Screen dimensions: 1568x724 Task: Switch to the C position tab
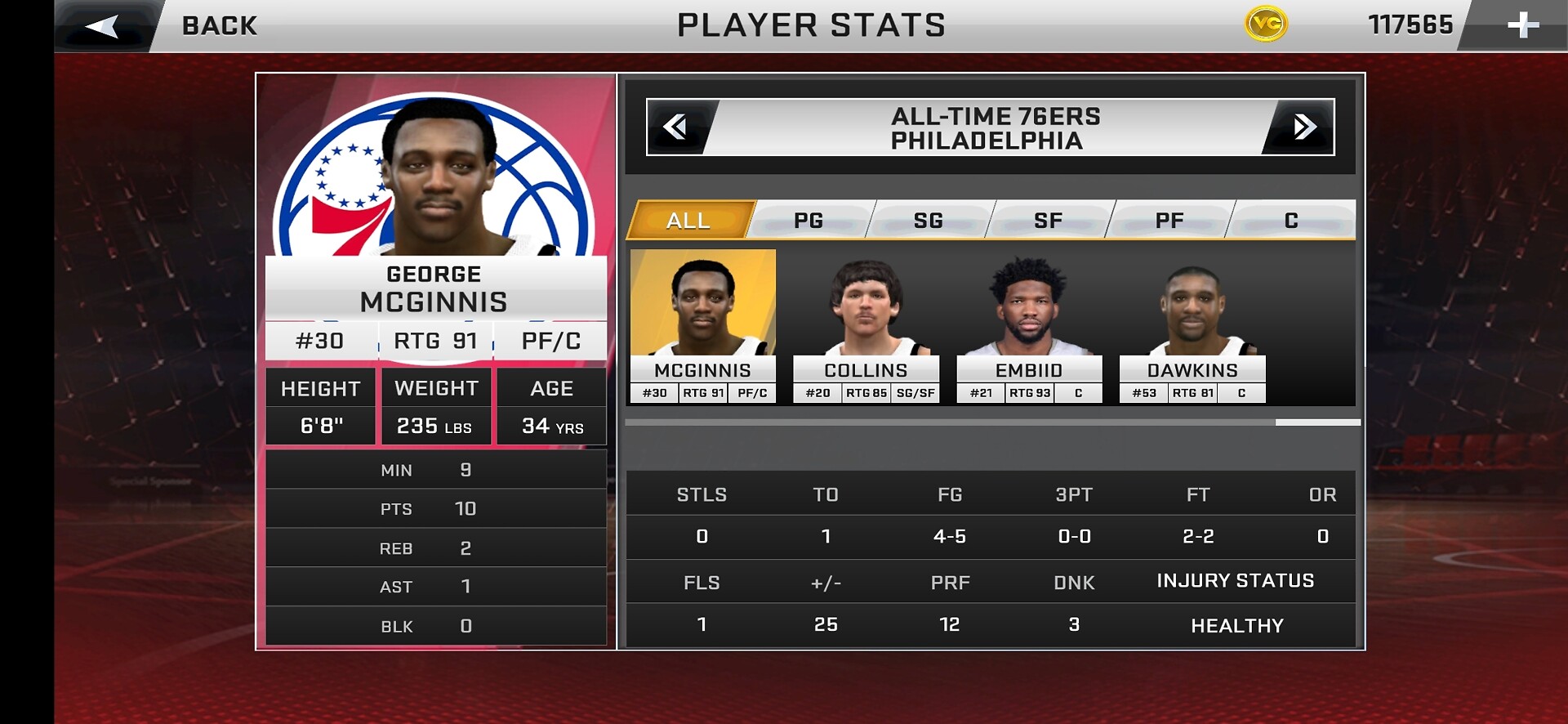(x=1291, y=220)
